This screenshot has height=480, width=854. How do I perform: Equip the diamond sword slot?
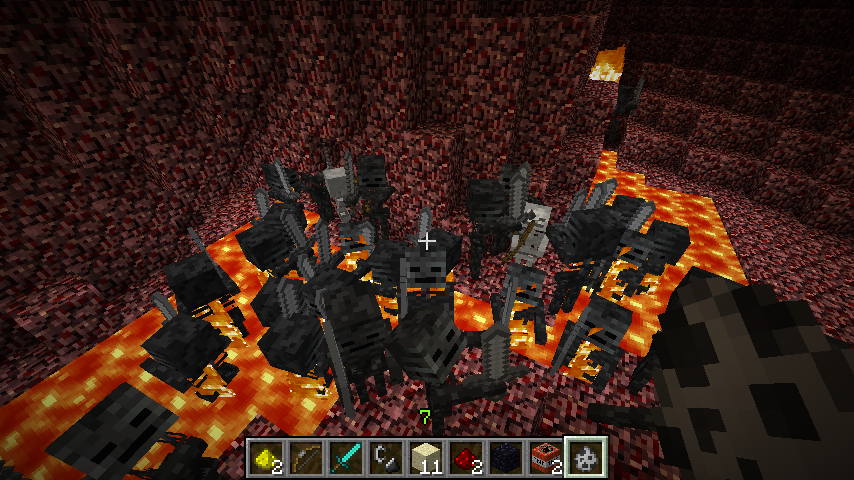[x=346, y=457]
